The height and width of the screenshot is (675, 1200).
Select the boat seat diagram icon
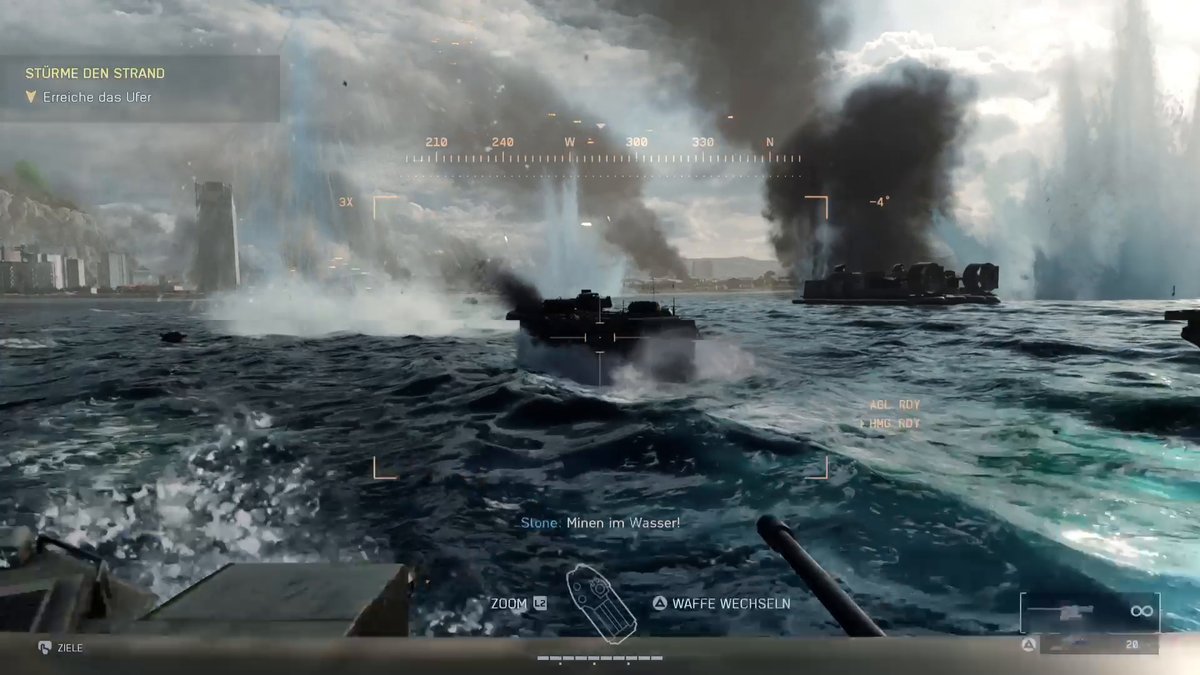(601, 604)
